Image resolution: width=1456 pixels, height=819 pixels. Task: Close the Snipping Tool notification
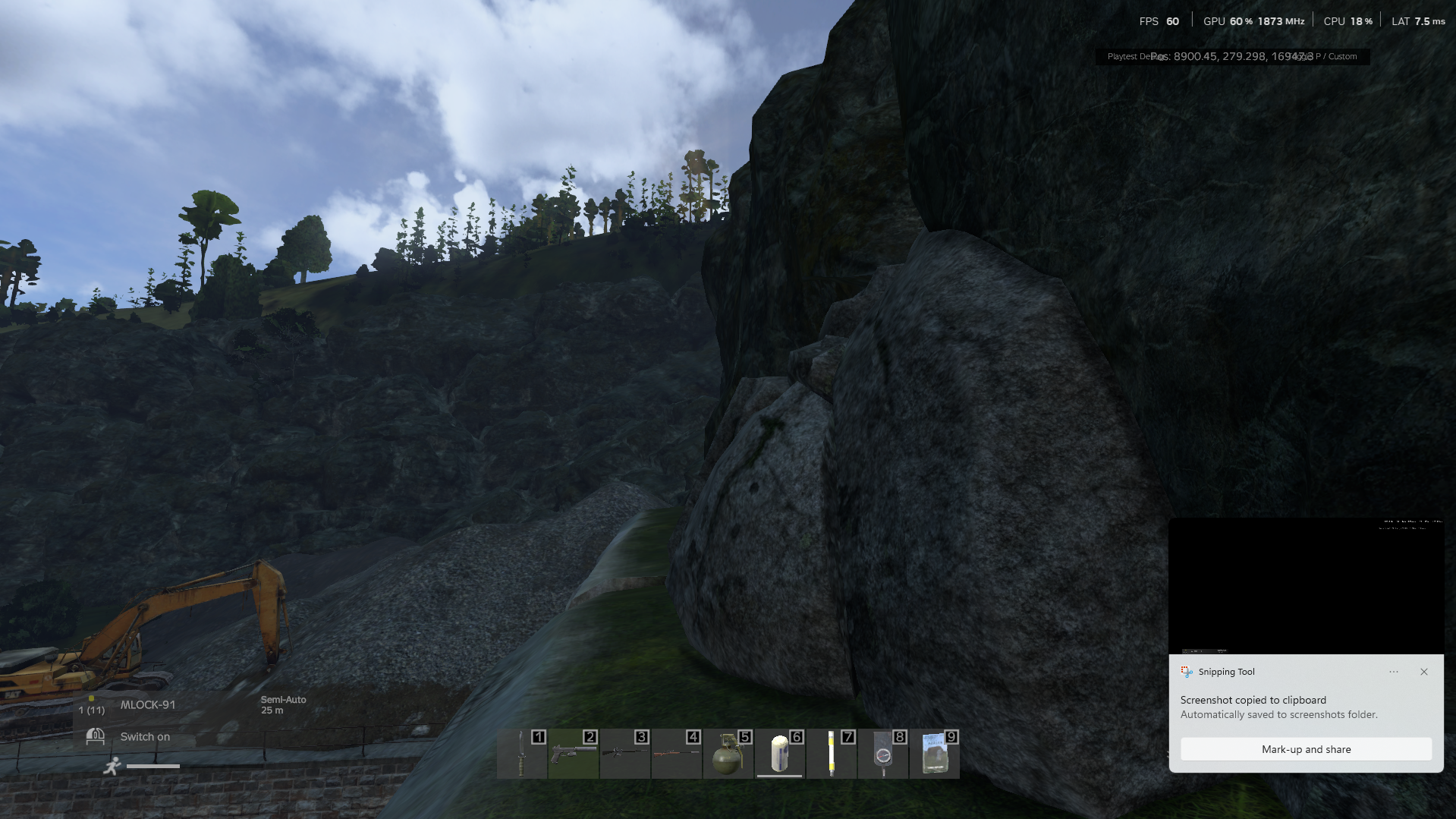(x=1424, y=672)
